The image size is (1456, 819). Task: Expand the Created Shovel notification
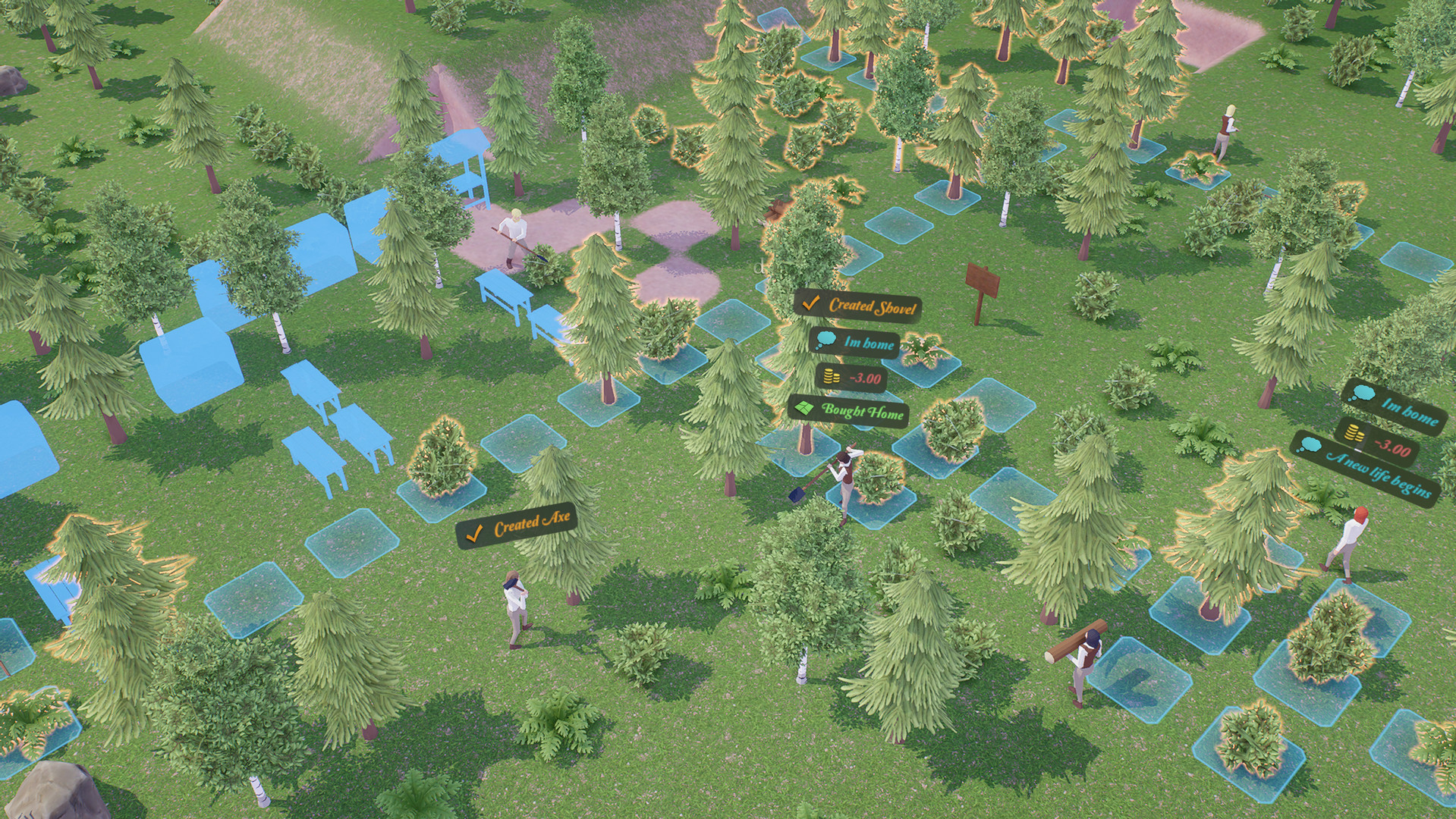click(865, 306)
